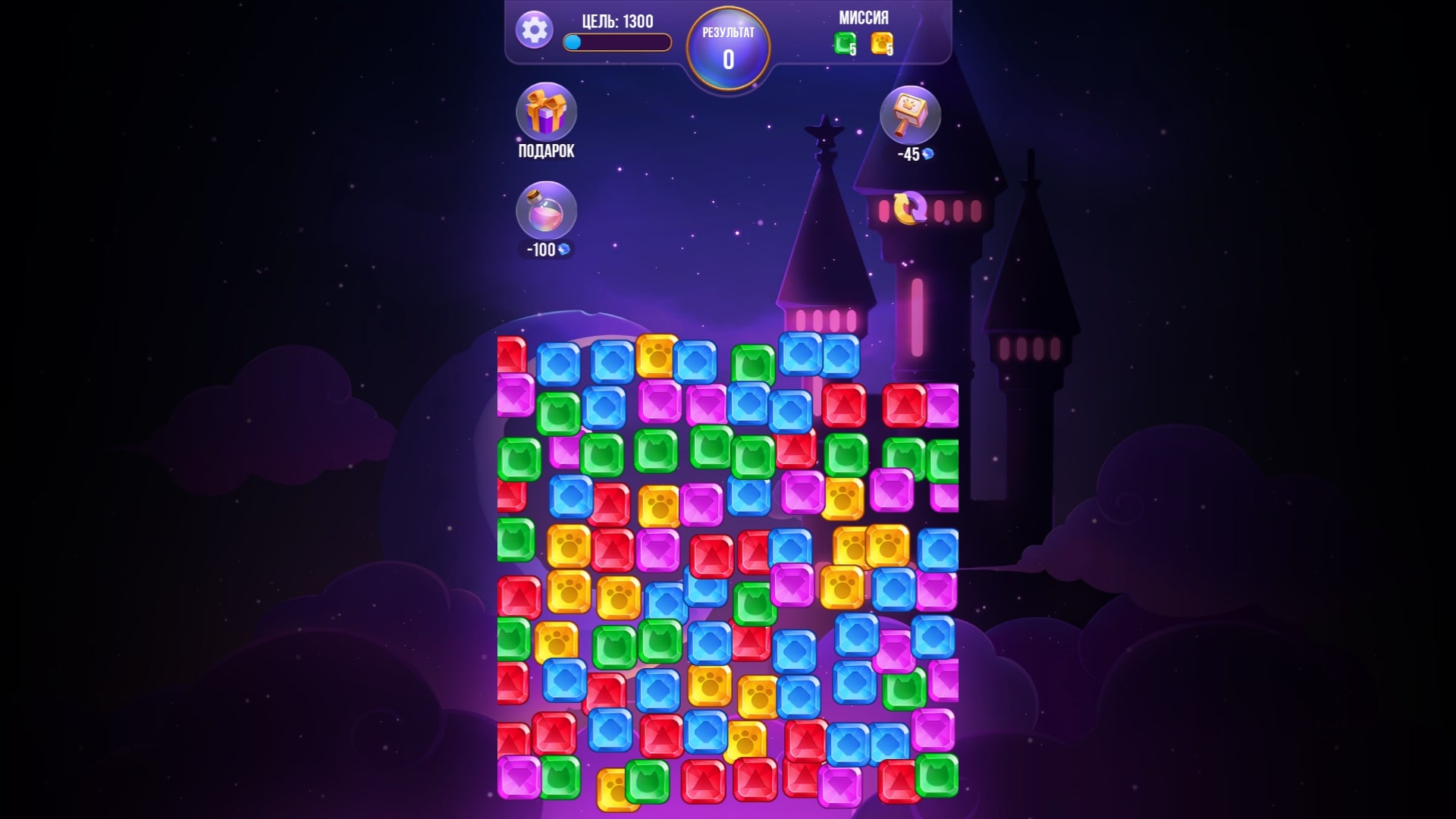
Task: Click the ЦЕЛЬ: 1300 progress bar
Action: [616, 43]
